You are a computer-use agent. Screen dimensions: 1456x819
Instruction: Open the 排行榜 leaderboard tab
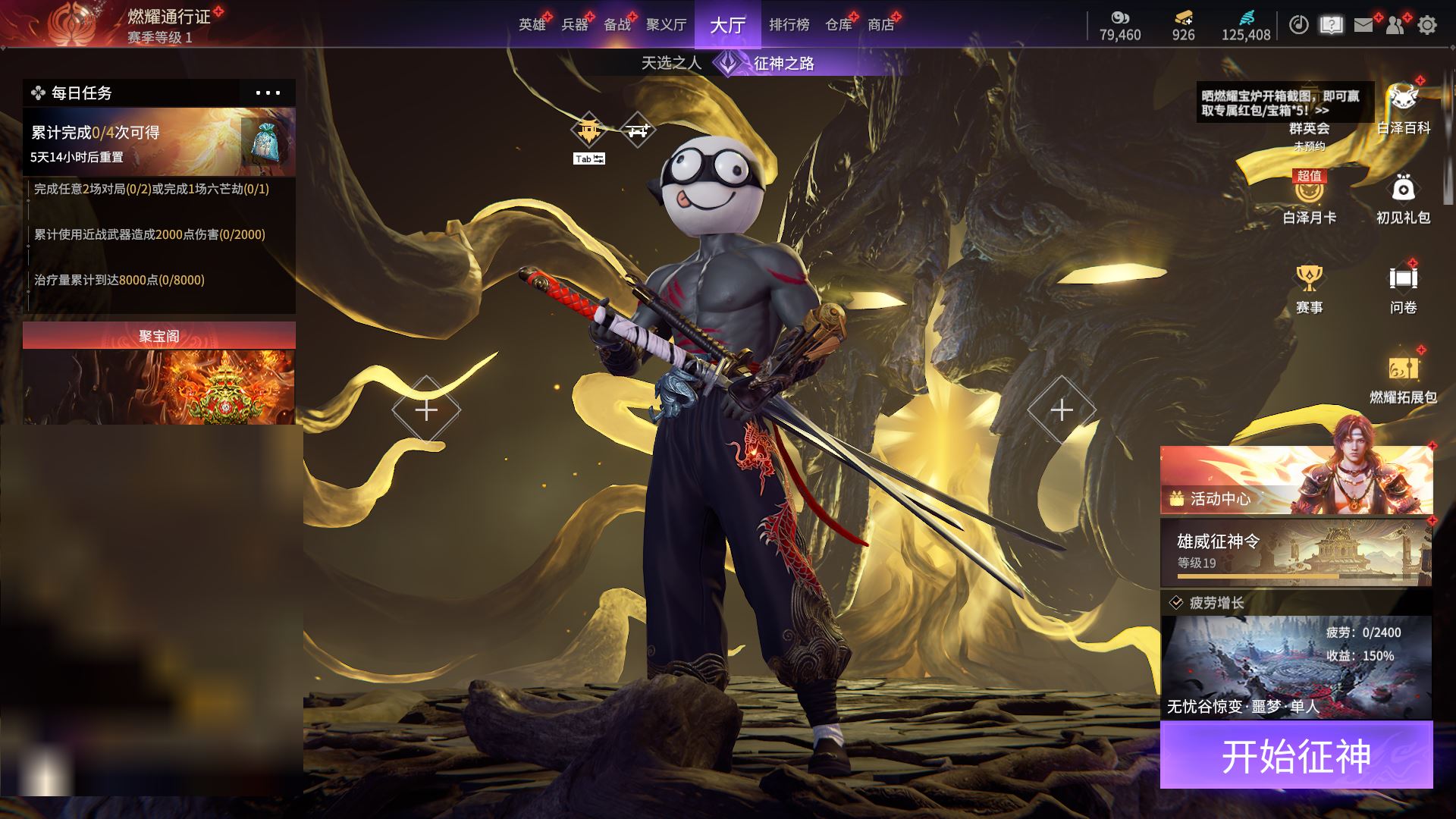(x=789, y=25)
